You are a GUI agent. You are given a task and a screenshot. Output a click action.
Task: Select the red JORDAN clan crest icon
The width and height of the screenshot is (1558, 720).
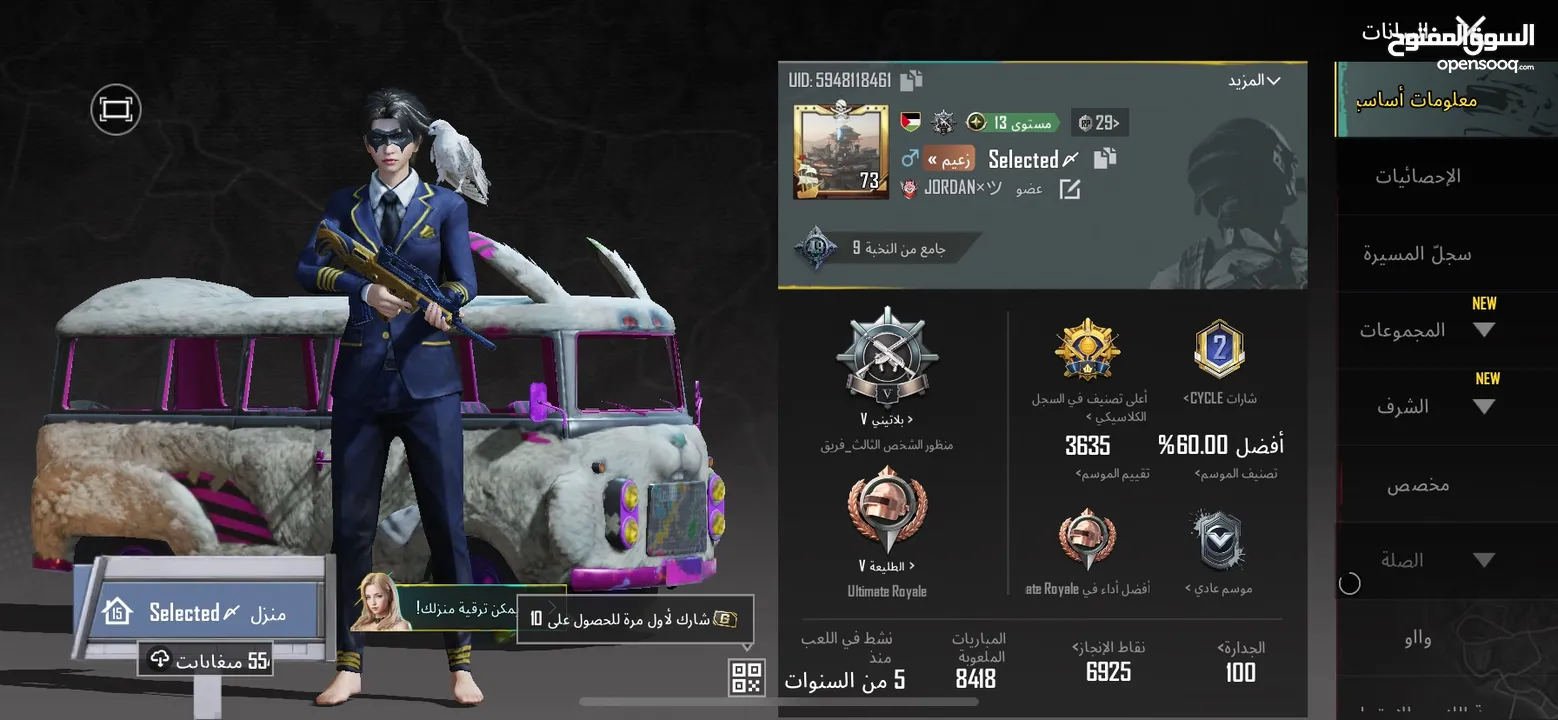909,188
